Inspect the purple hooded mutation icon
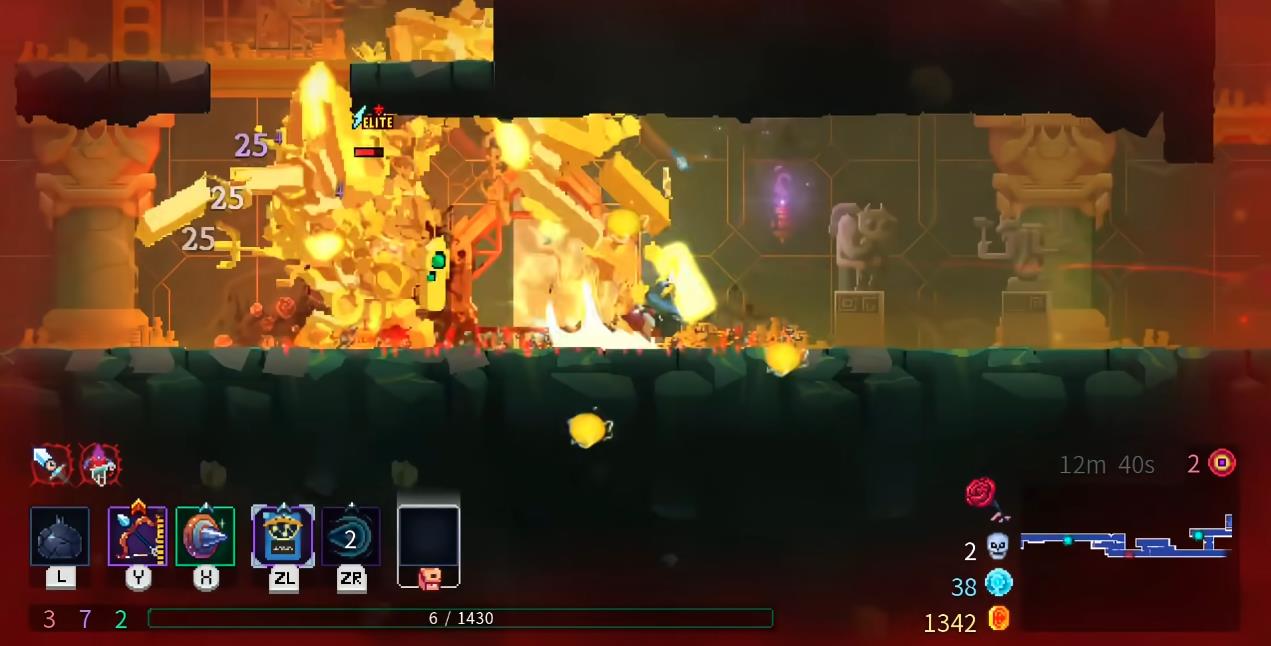 point(100,463)
